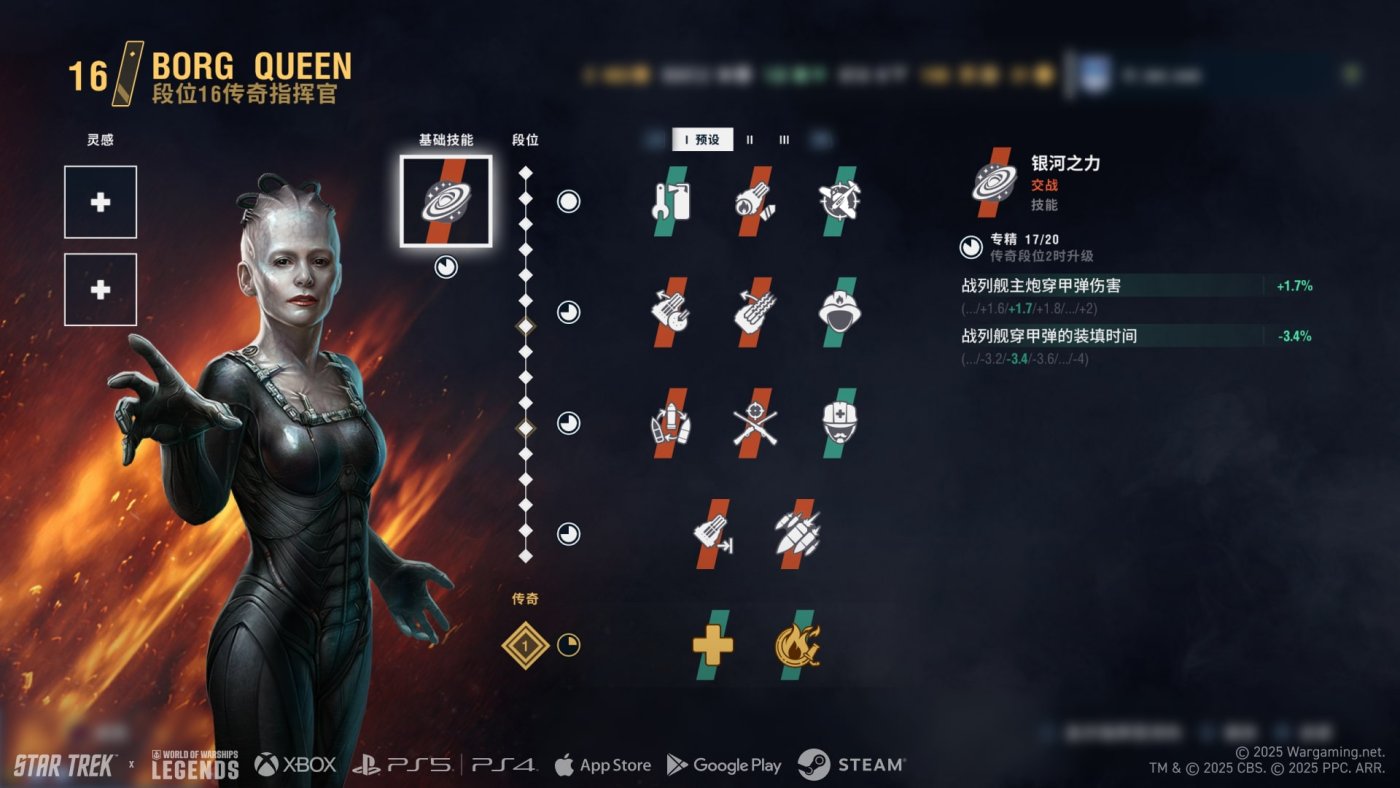Select the medic helmet skill
Screen dimensions: 1400x788
coord(839,423)
